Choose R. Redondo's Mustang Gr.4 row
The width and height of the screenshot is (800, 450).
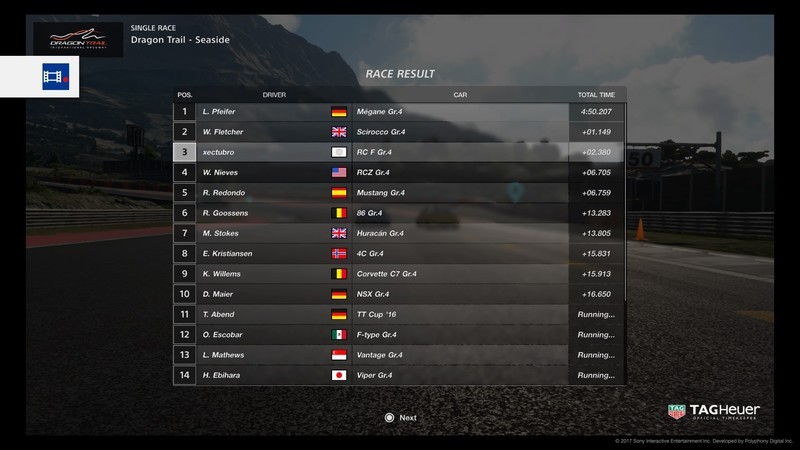coord(400,192)
